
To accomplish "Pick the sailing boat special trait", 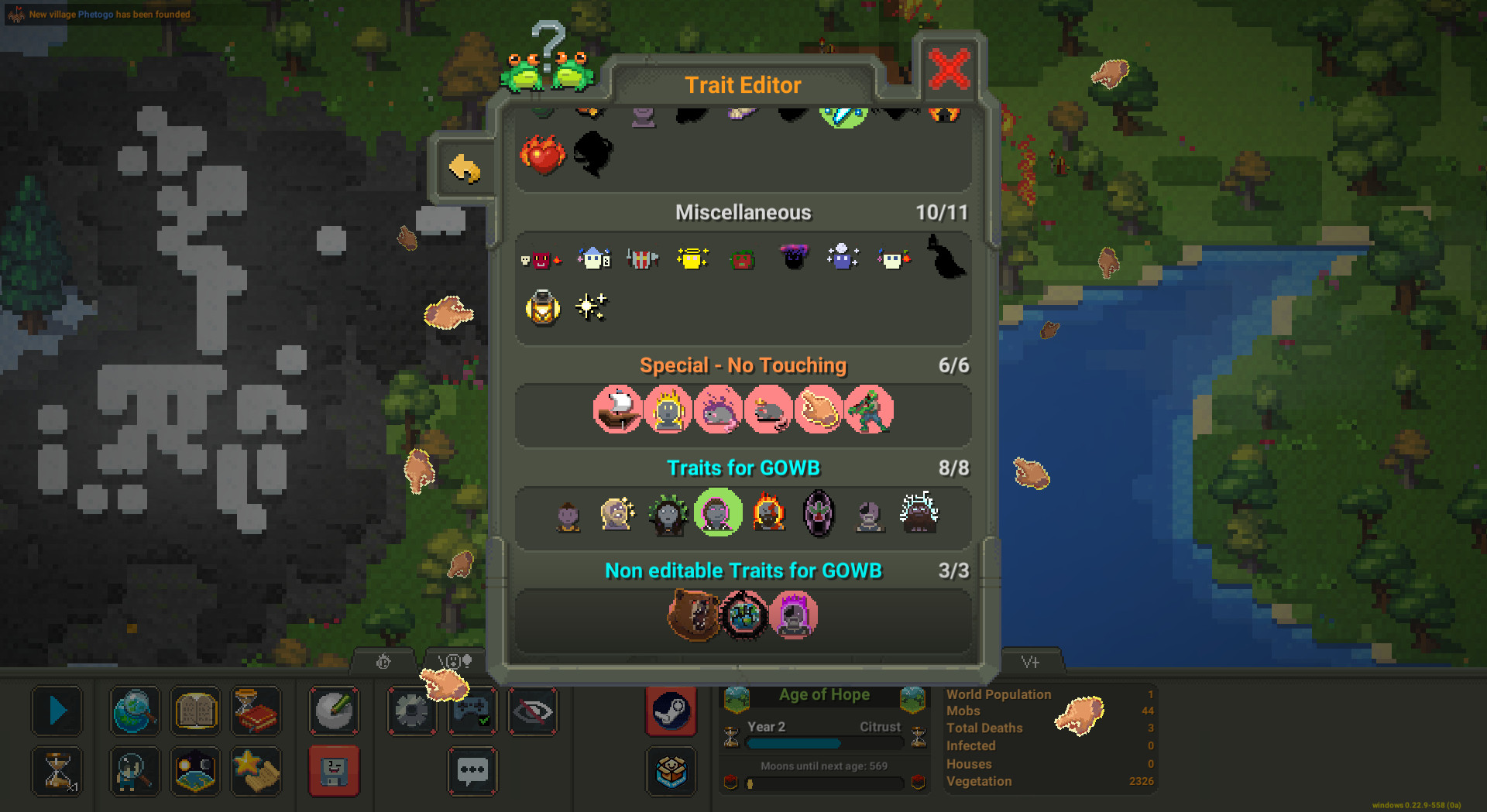I will click(x=617, y=409).
